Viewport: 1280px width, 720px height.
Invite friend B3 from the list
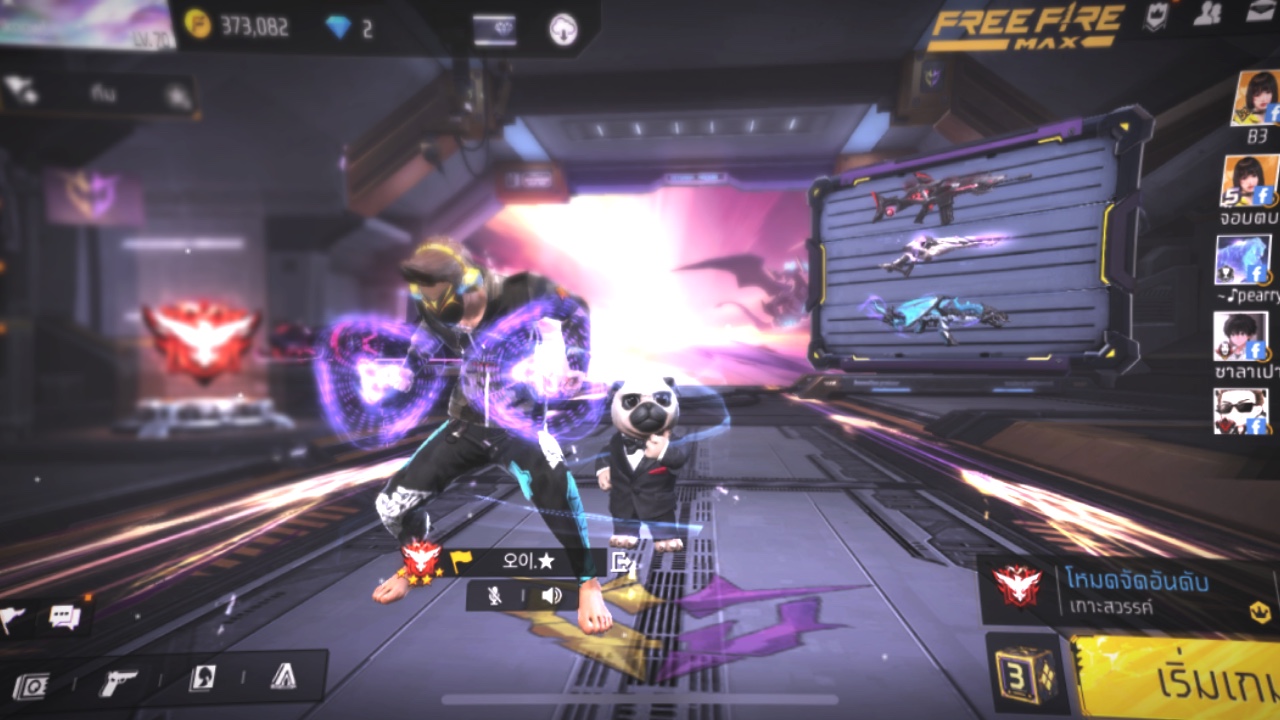click(1254, 98)
